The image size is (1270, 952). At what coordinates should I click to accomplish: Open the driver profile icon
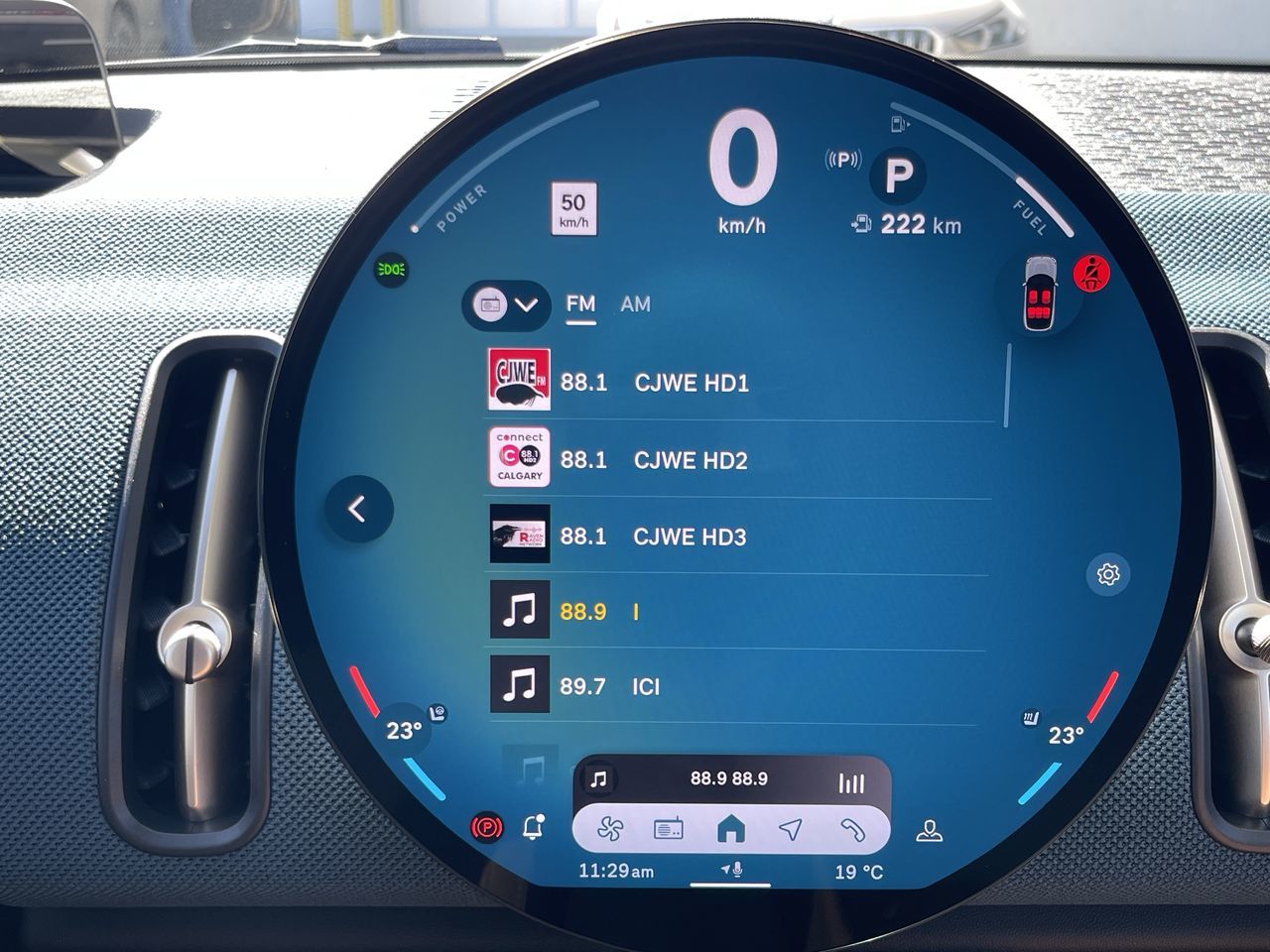tap(929, 831)
